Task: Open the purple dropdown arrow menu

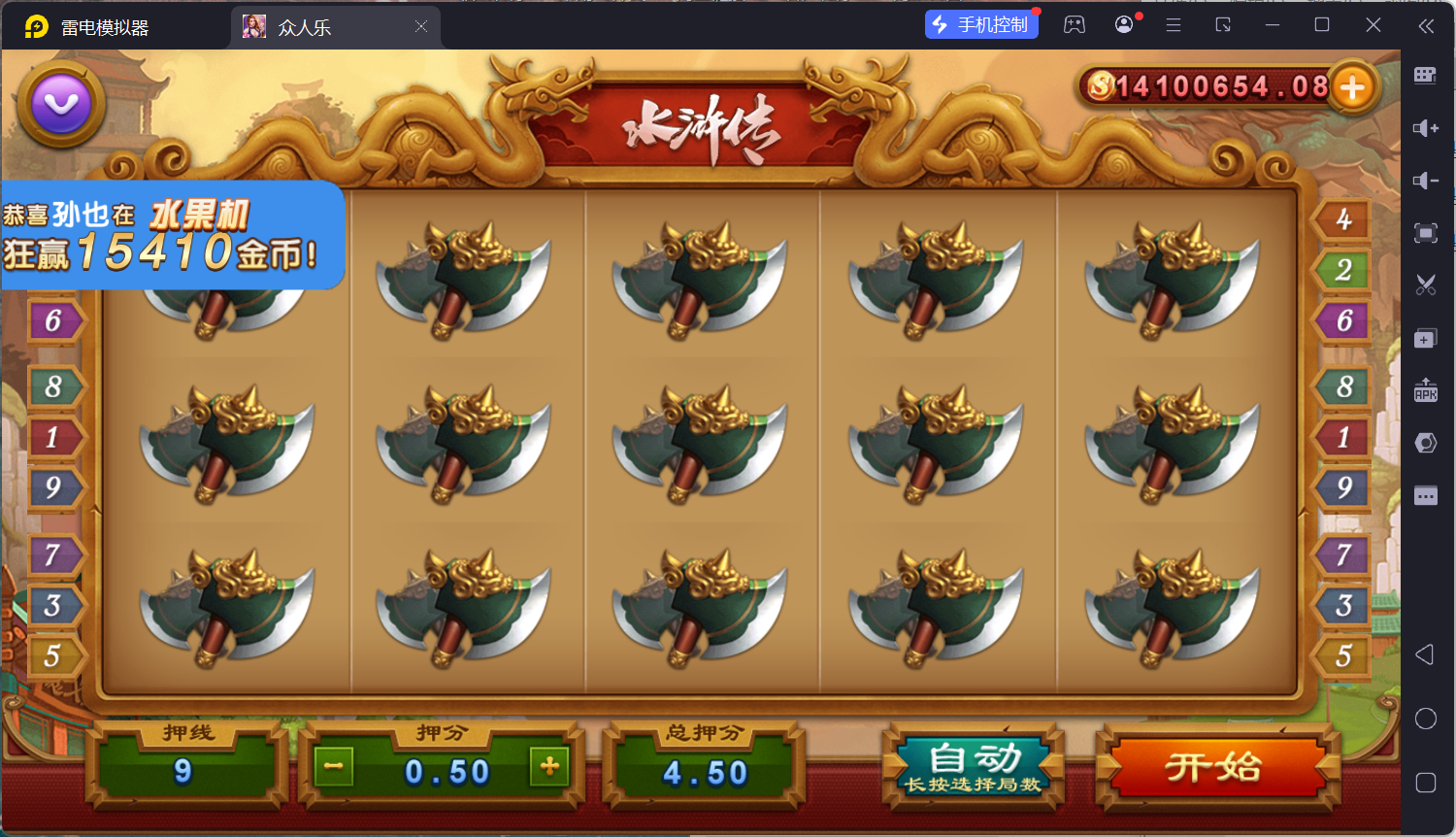Action: [61, 104]
